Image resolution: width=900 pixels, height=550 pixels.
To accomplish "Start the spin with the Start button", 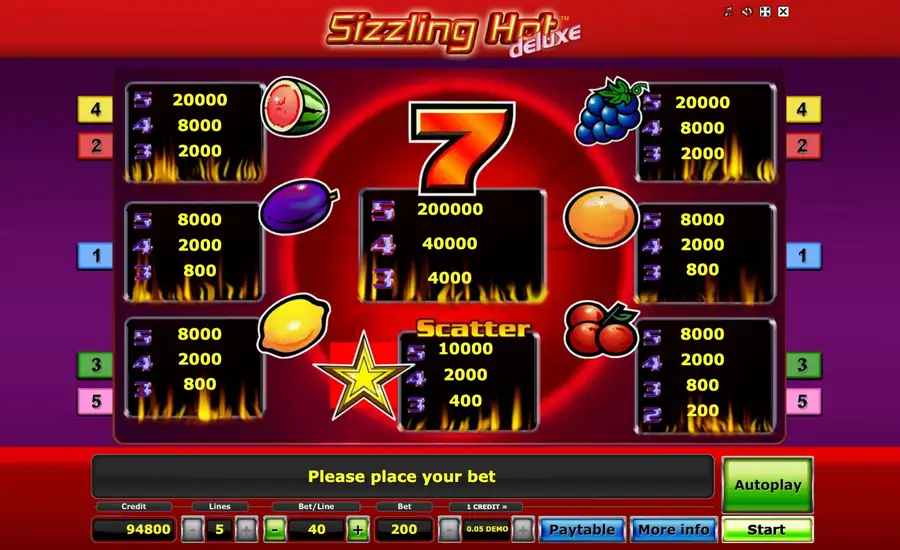I will (767, 529).
